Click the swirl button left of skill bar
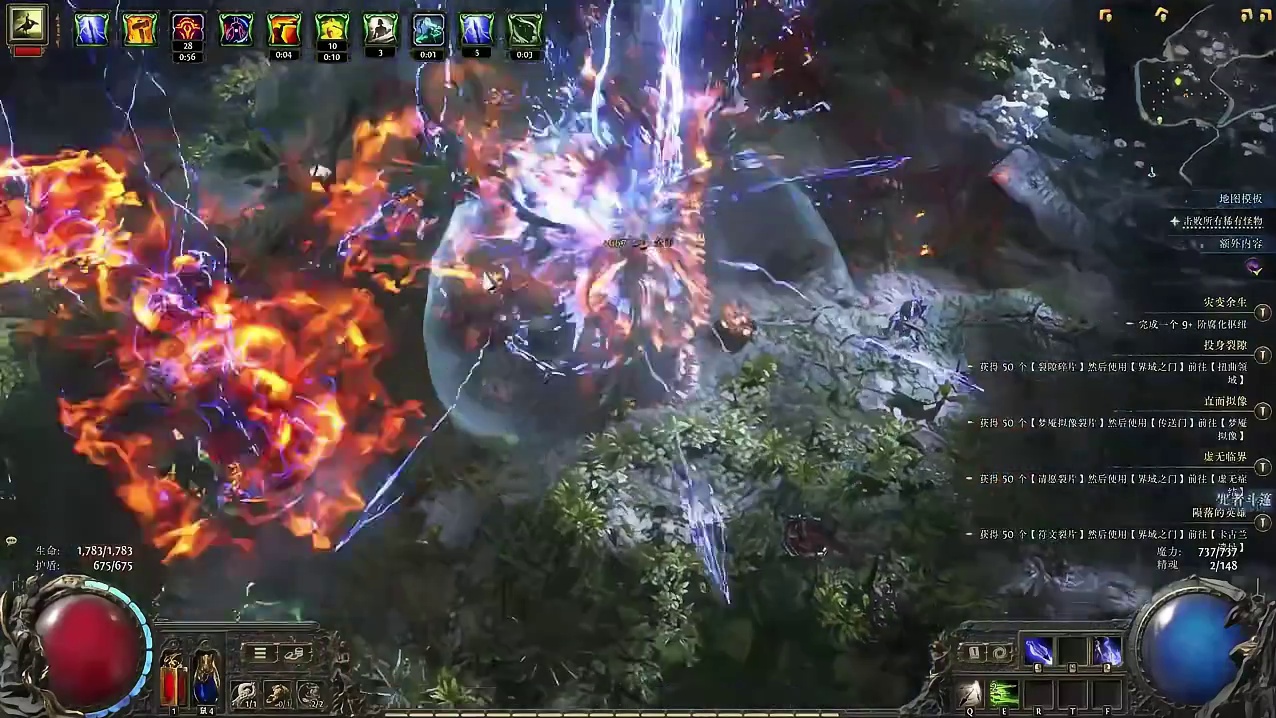The height and width of the screenshot is (718, 1276). [x=999, y=652]
